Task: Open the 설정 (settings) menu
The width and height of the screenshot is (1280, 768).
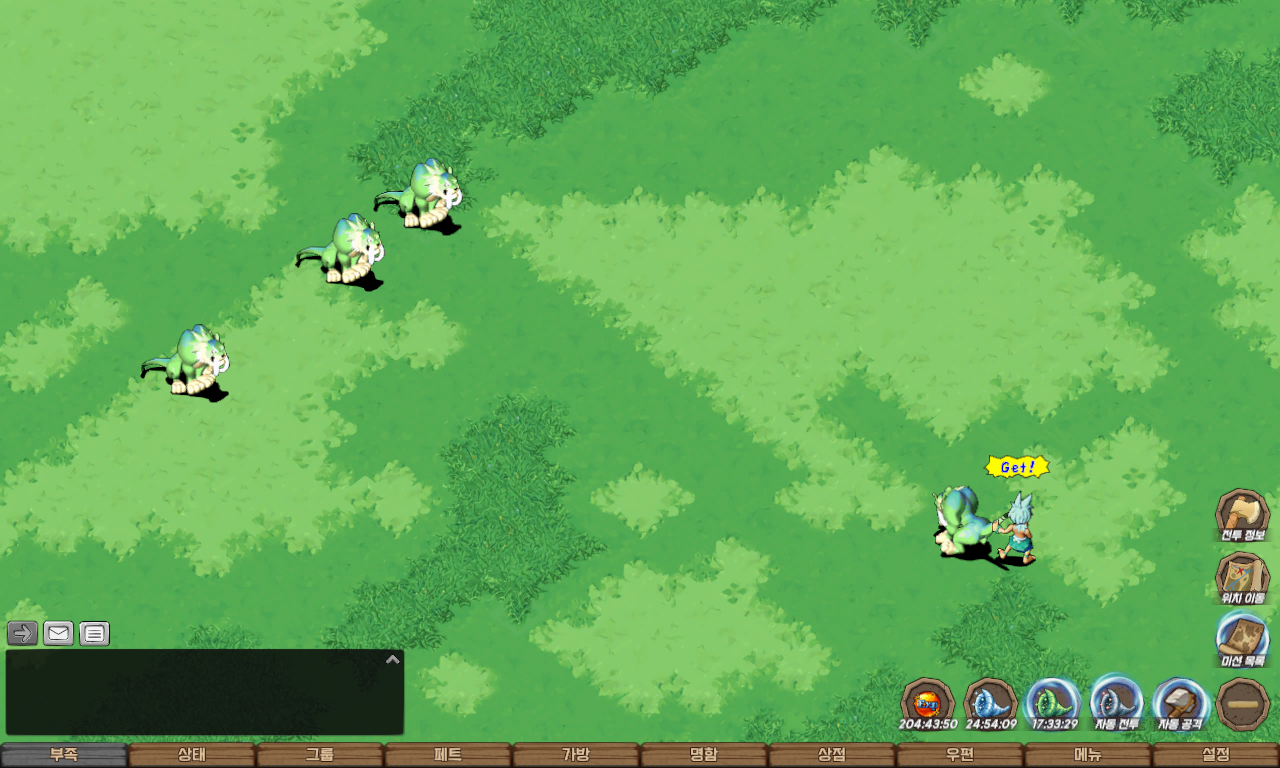Action: (x=1215, y=755)
